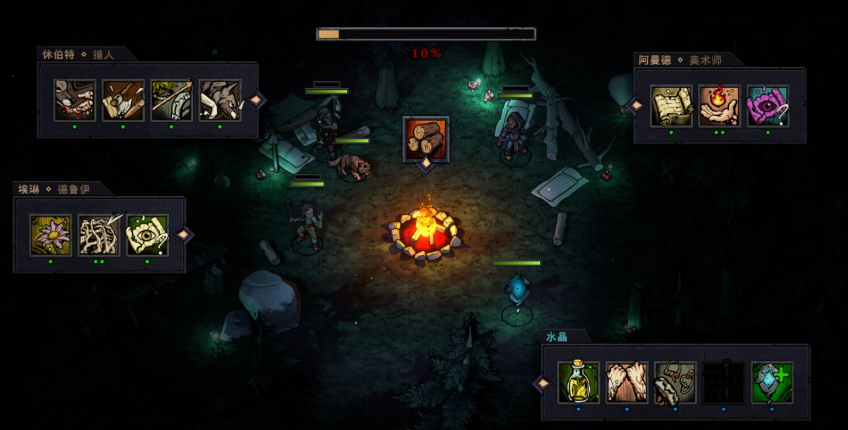
Task: Click the diamond marker on druid panel
Action: tap(183, 234)
